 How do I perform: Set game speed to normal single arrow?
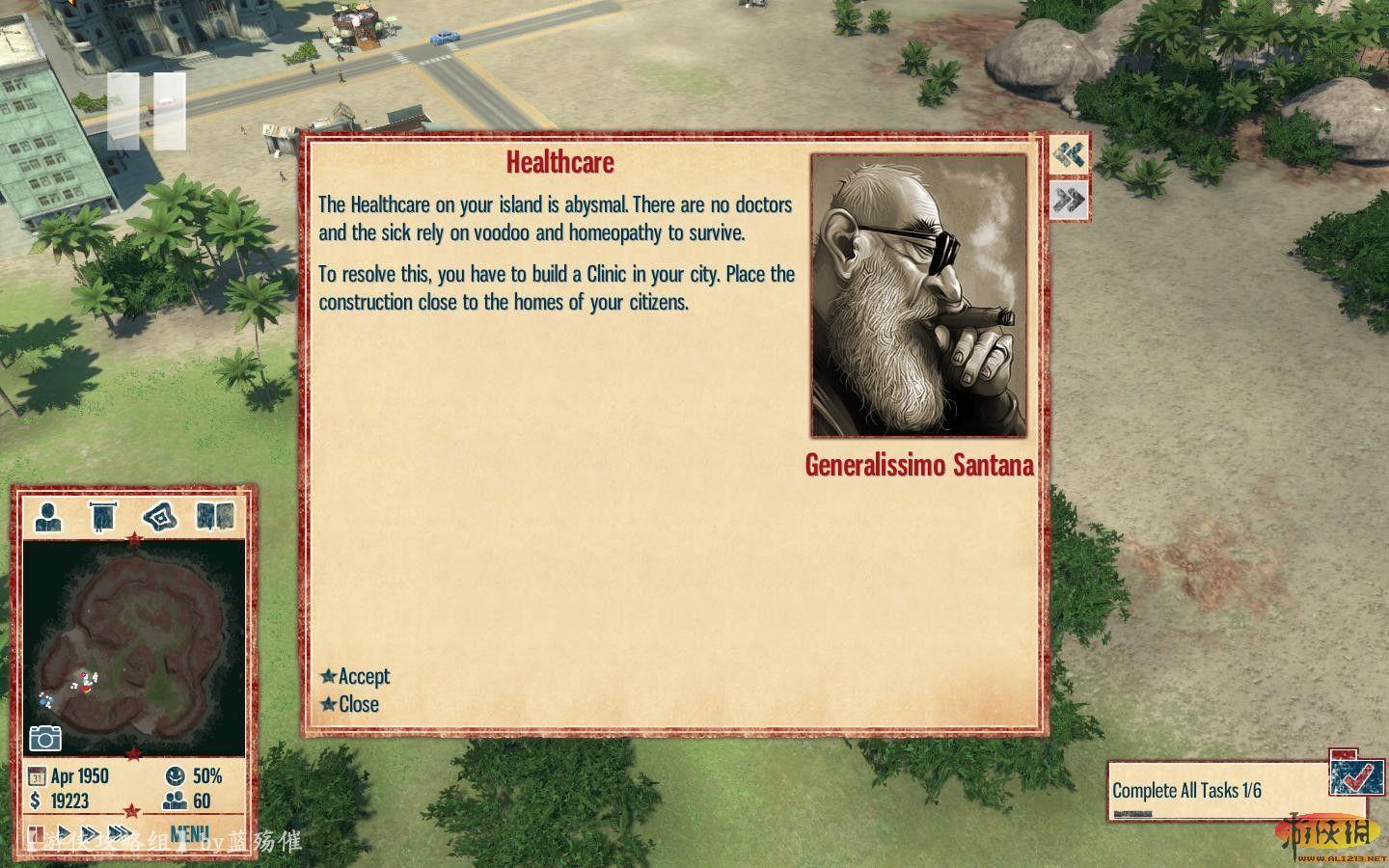[64, 833]
